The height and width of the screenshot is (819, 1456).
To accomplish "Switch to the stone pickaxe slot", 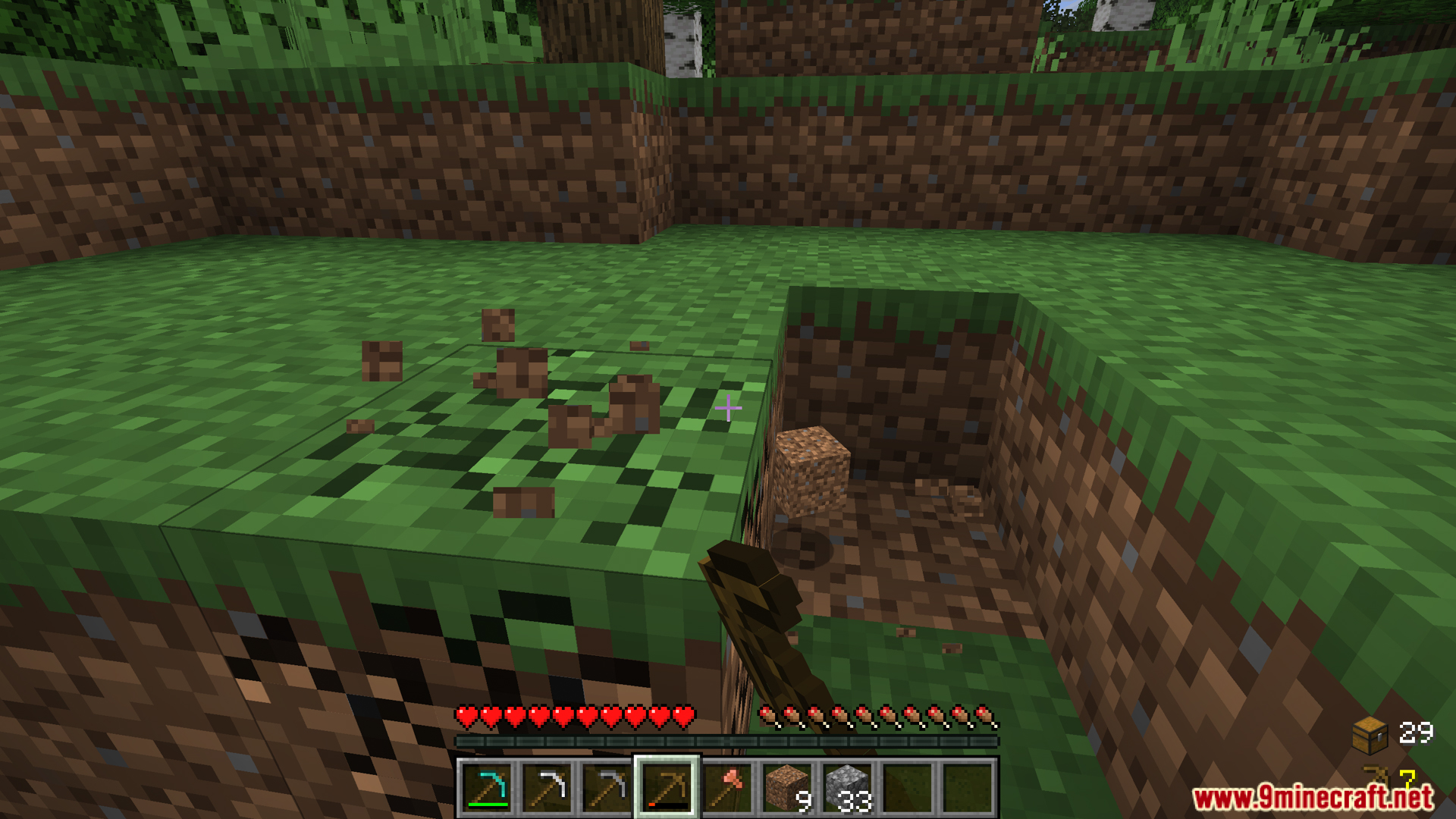I will click(x=607, y=788).
